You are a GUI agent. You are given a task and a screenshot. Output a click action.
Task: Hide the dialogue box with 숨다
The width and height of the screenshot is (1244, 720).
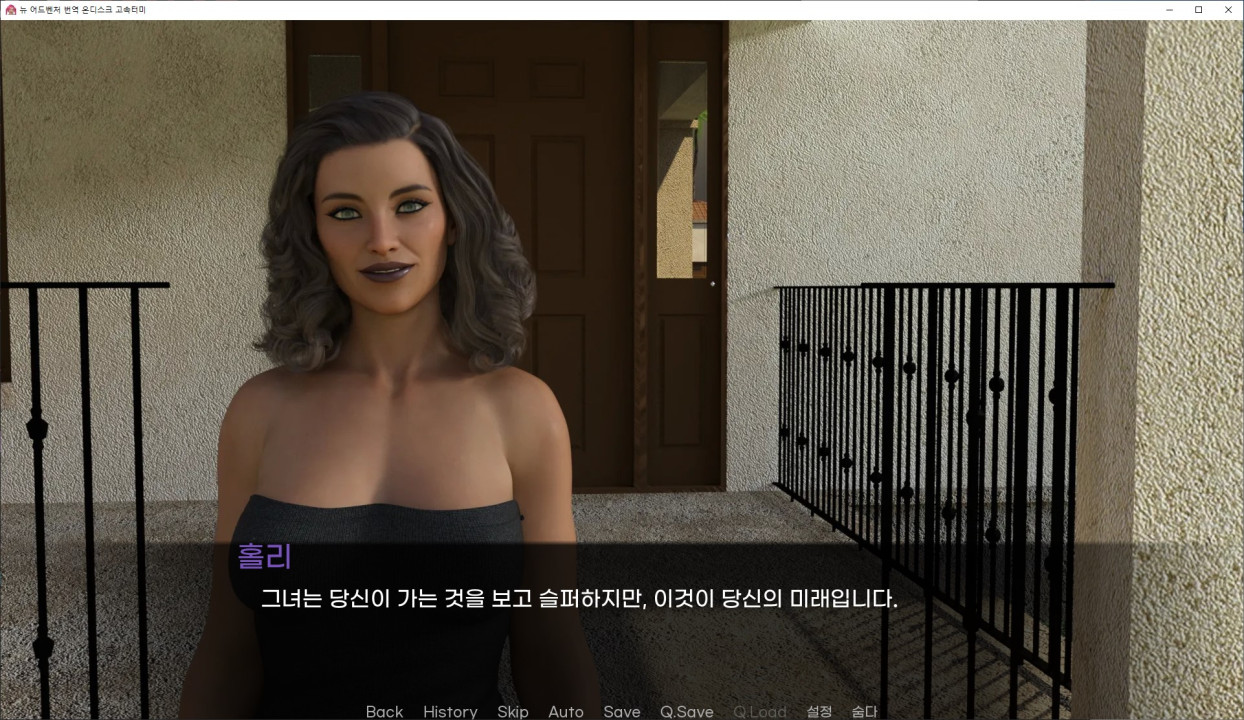pos(864,711)
